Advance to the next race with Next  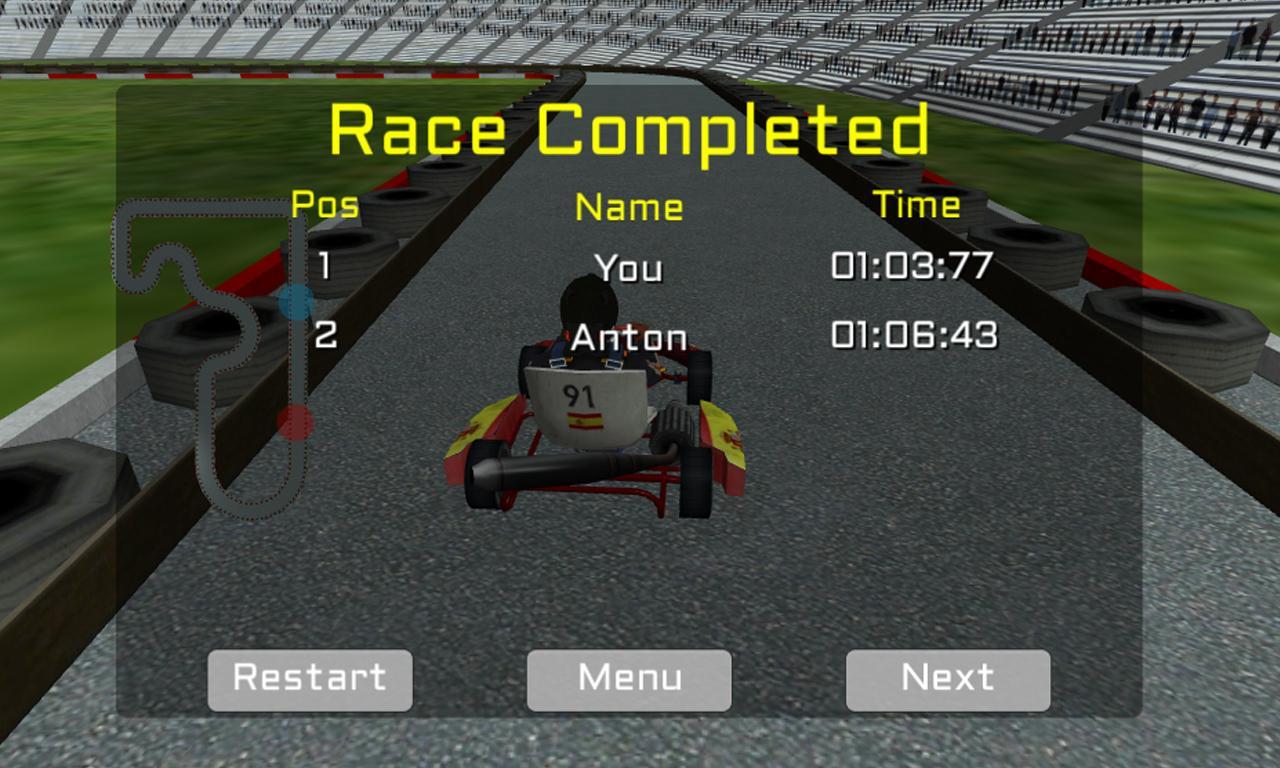point(947,679)
